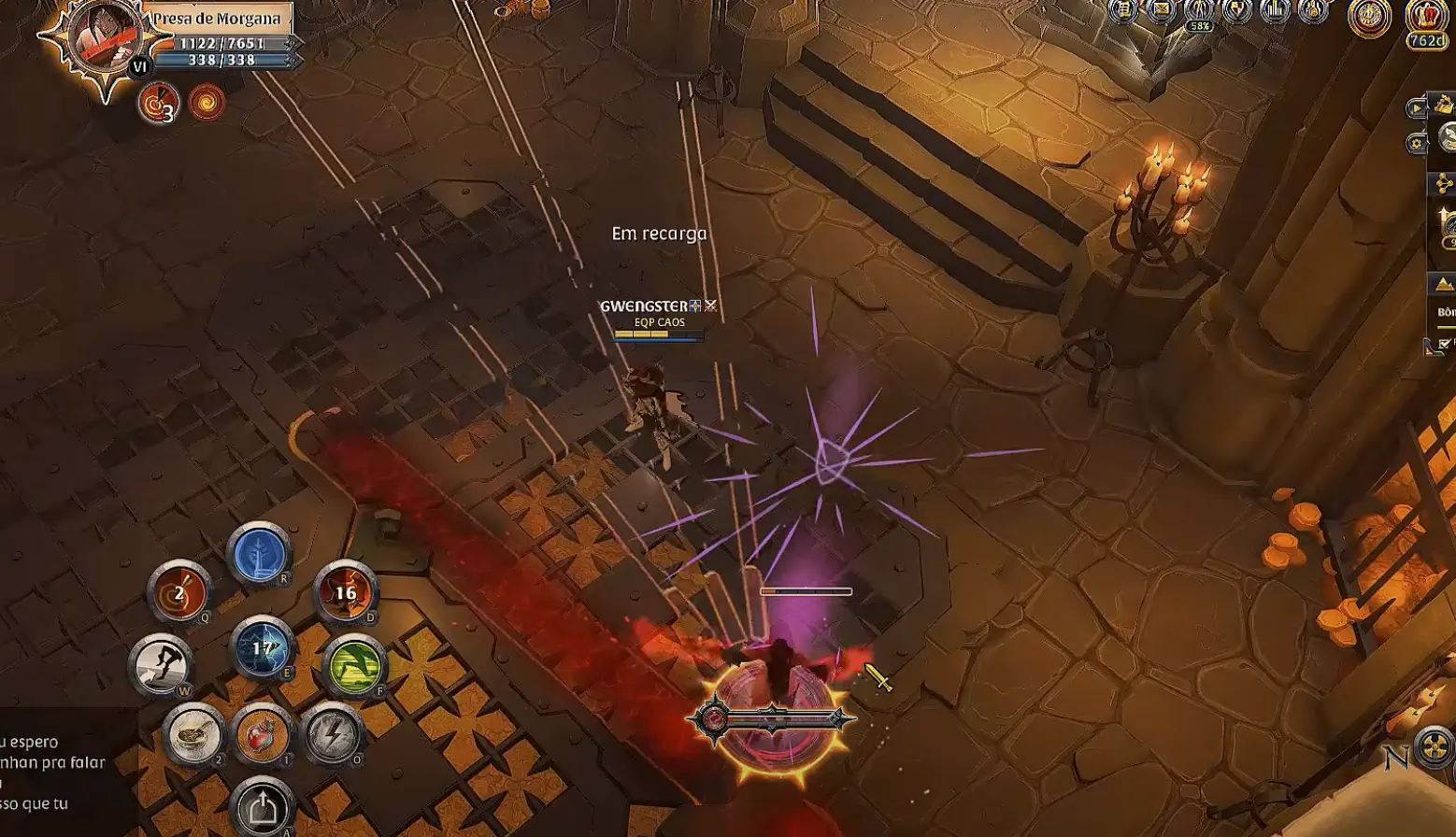This screenshot has width=1456, height=837.
Task: Toggle the settings gear flap on right edge
Action: coord(1418,142)
